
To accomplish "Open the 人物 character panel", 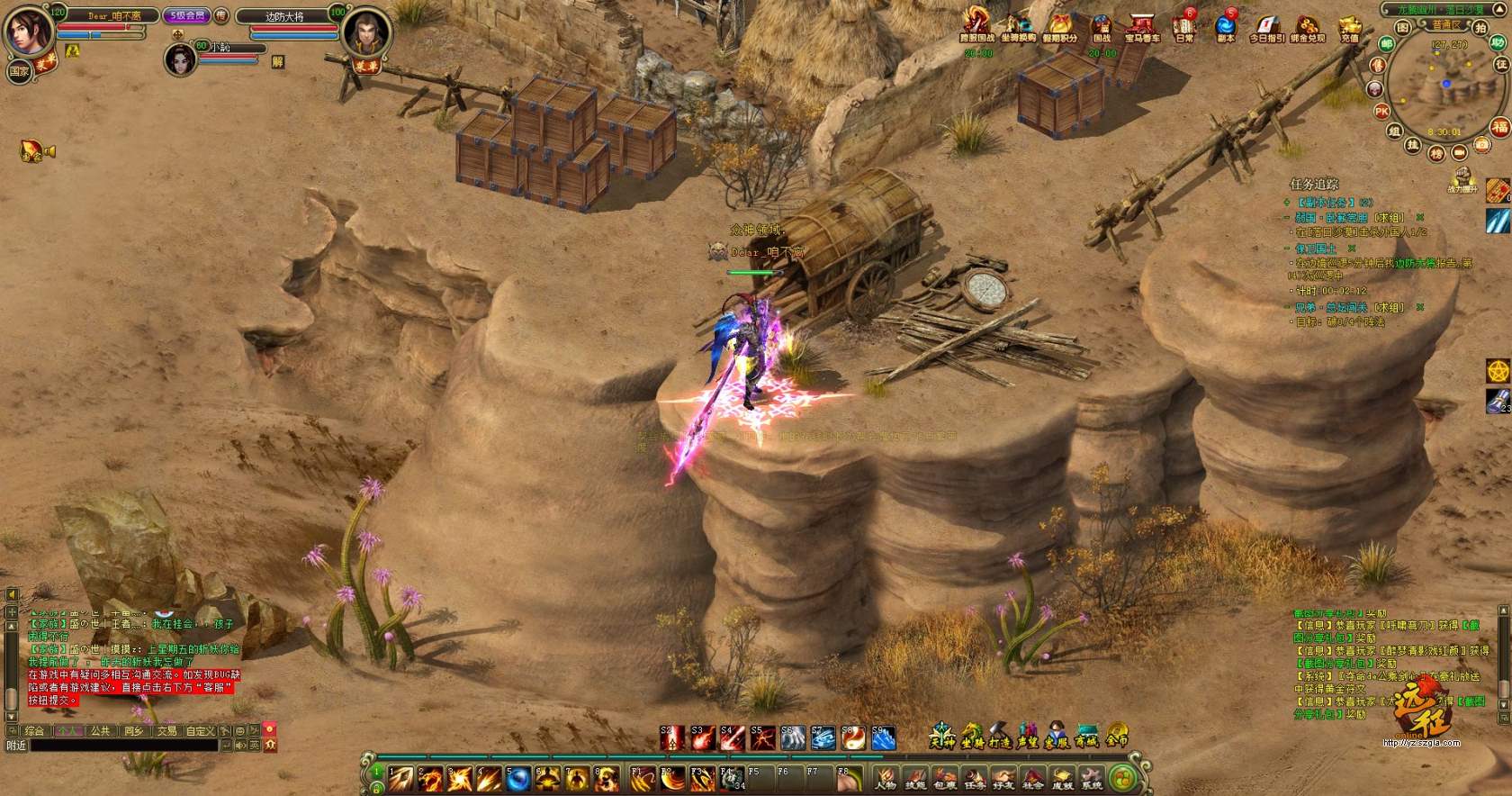I will pos(886,779).
